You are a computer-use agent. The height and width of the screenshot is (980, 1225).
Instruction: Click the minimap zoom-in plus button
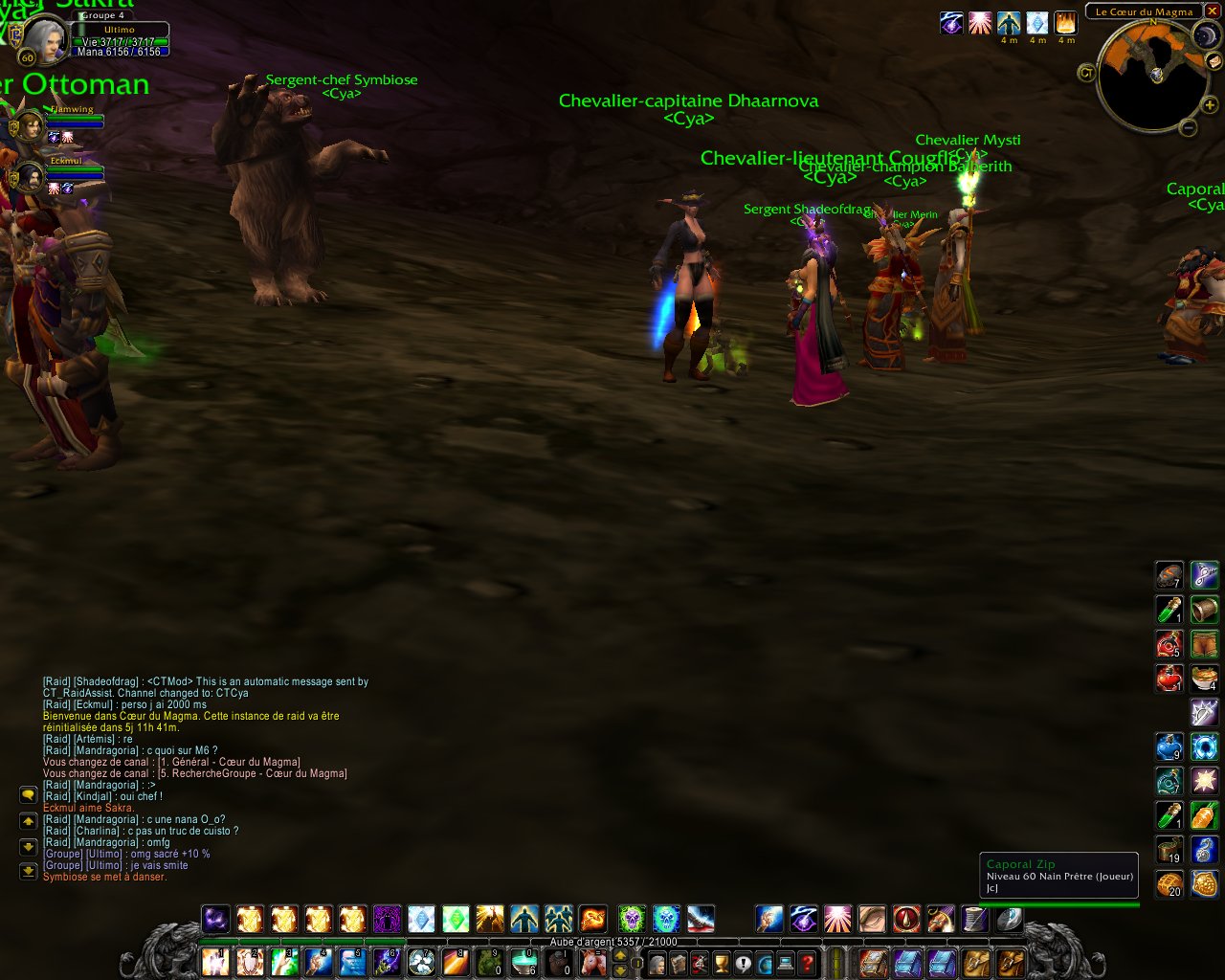point(1210,105)
